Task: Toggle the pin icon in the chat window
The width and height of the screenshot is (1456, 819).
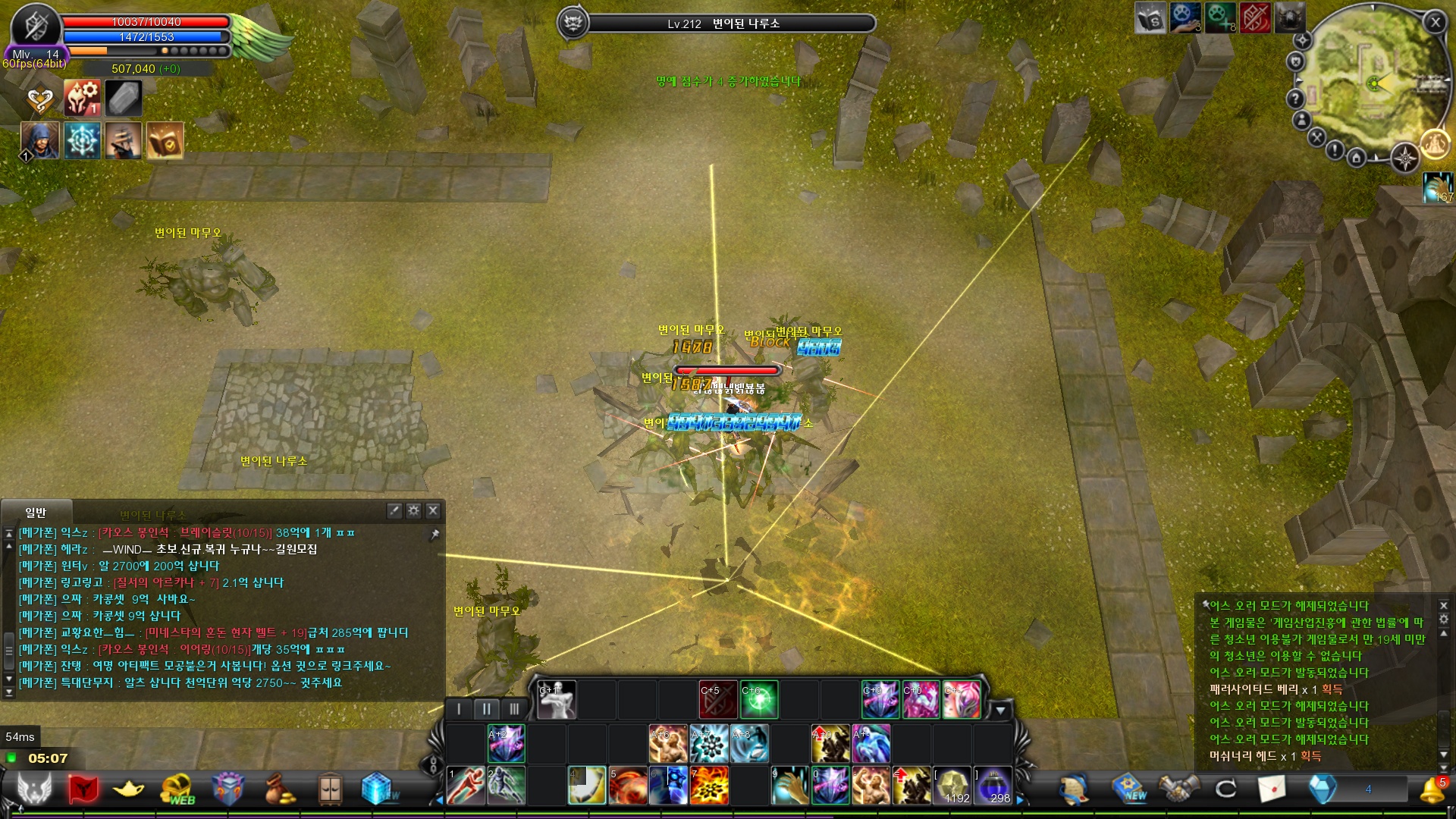Action: coord(434,533)
